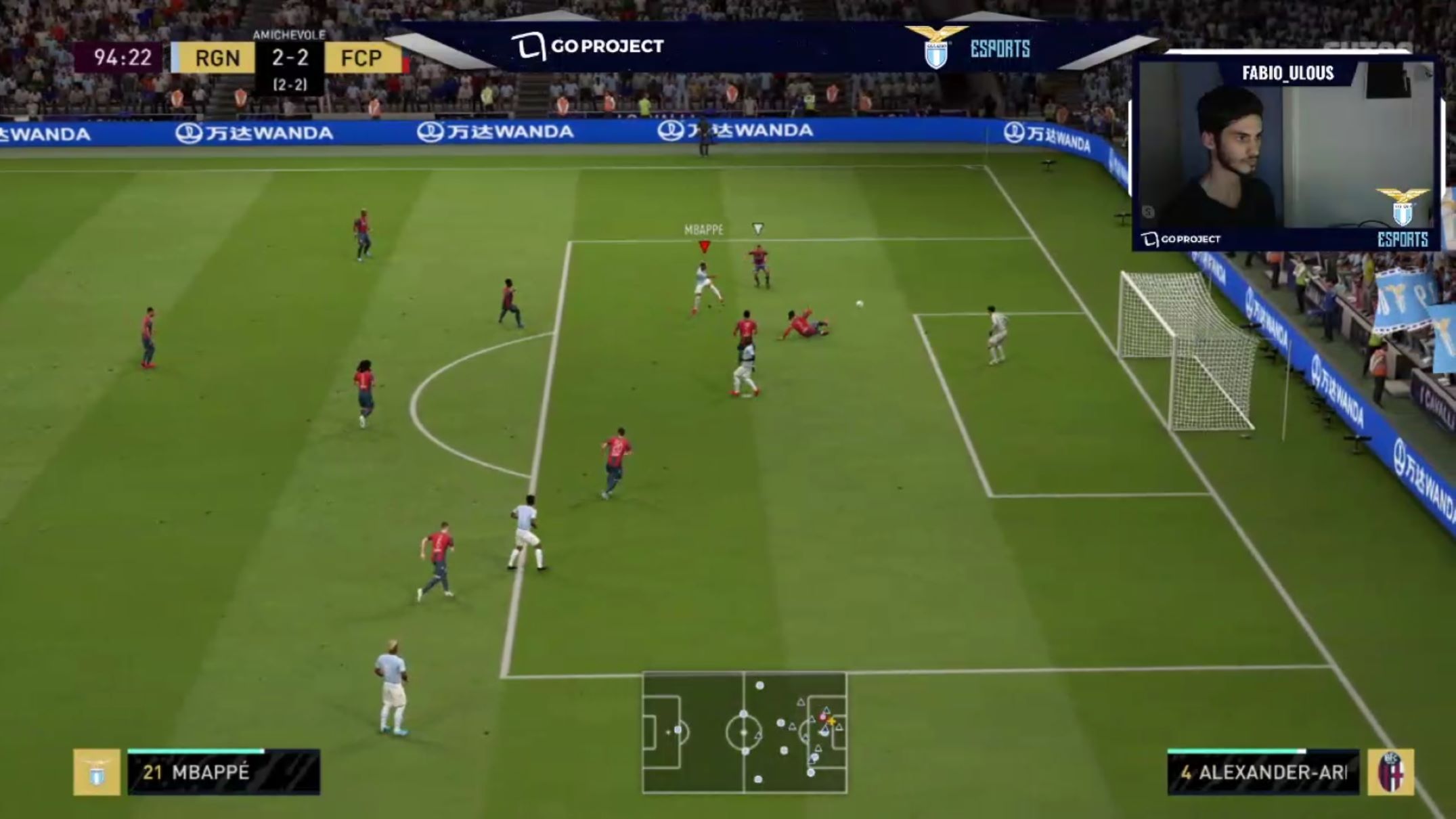This screenshot has height=819, width=1456.
Task: Click the Lazio crest beside Mbappé
Action: pos(97,772)
